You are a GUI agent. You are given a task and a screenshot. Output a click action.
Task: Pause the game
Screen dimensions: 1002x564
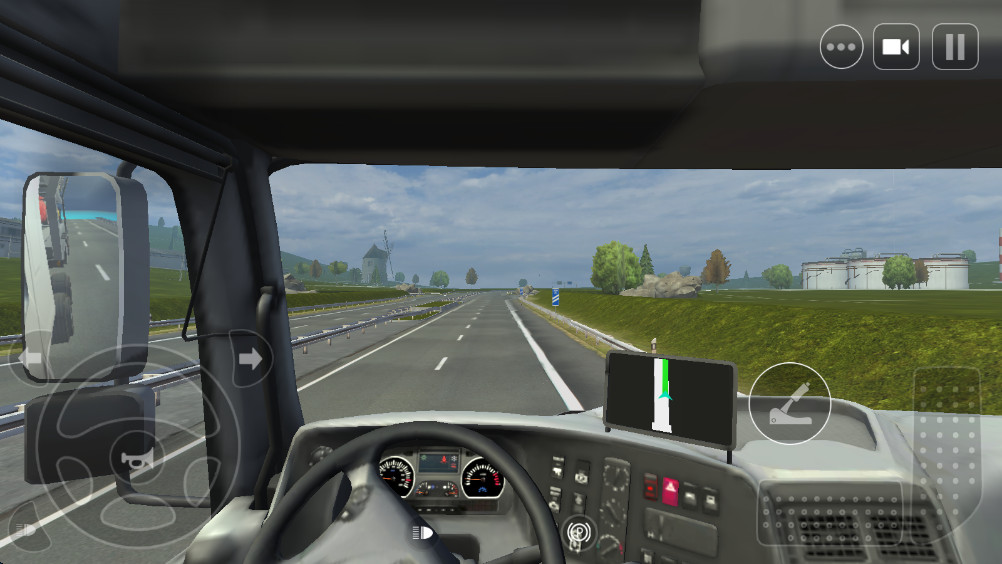[x=954, y=47]
